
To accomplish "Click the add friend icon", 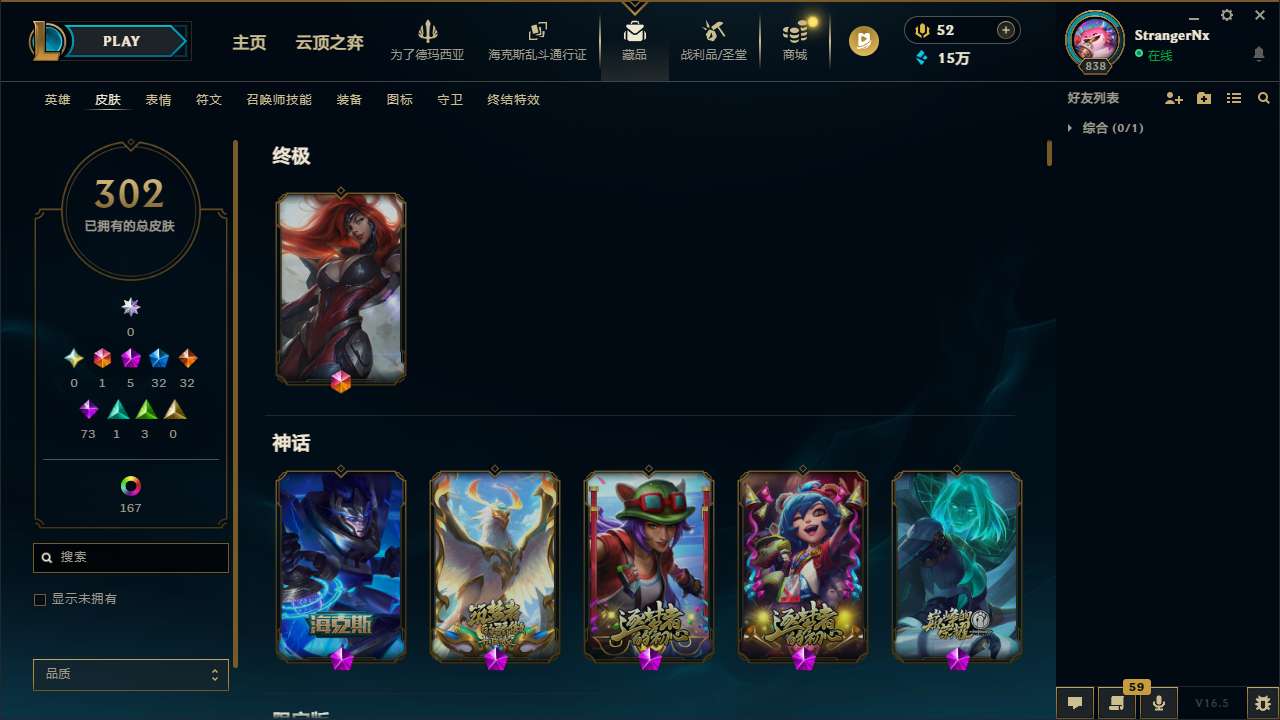I will tap(1174, 98).
